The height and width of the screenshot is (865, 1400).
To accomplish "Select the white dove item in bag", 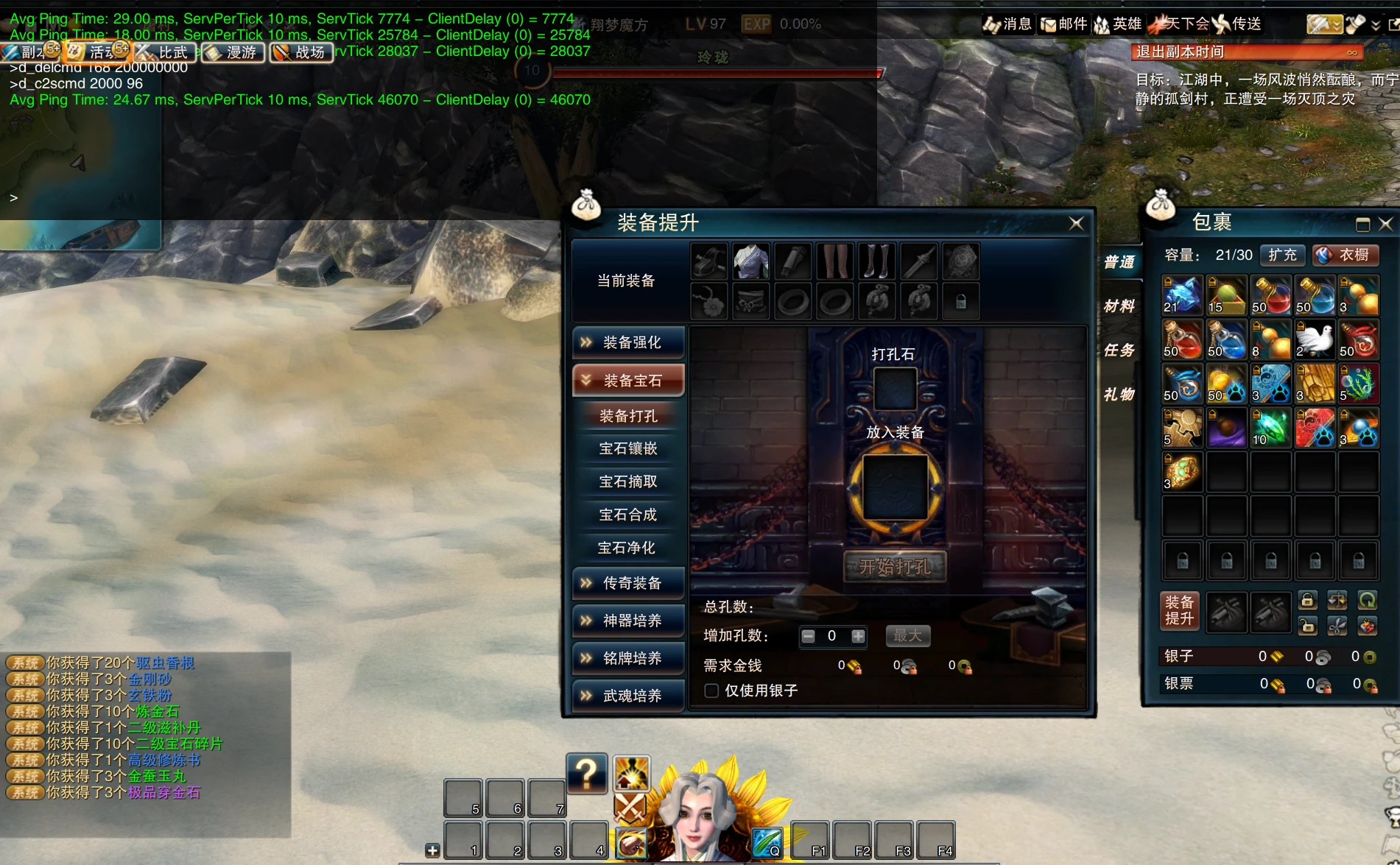I will point(1315,339).
